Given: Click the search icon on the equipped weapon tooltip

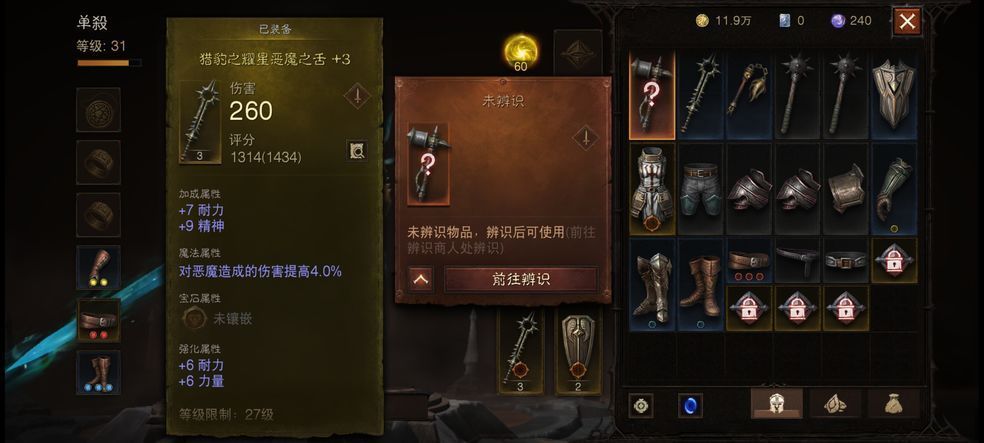Looking at the screenshot, I should [x=356, y=150].
